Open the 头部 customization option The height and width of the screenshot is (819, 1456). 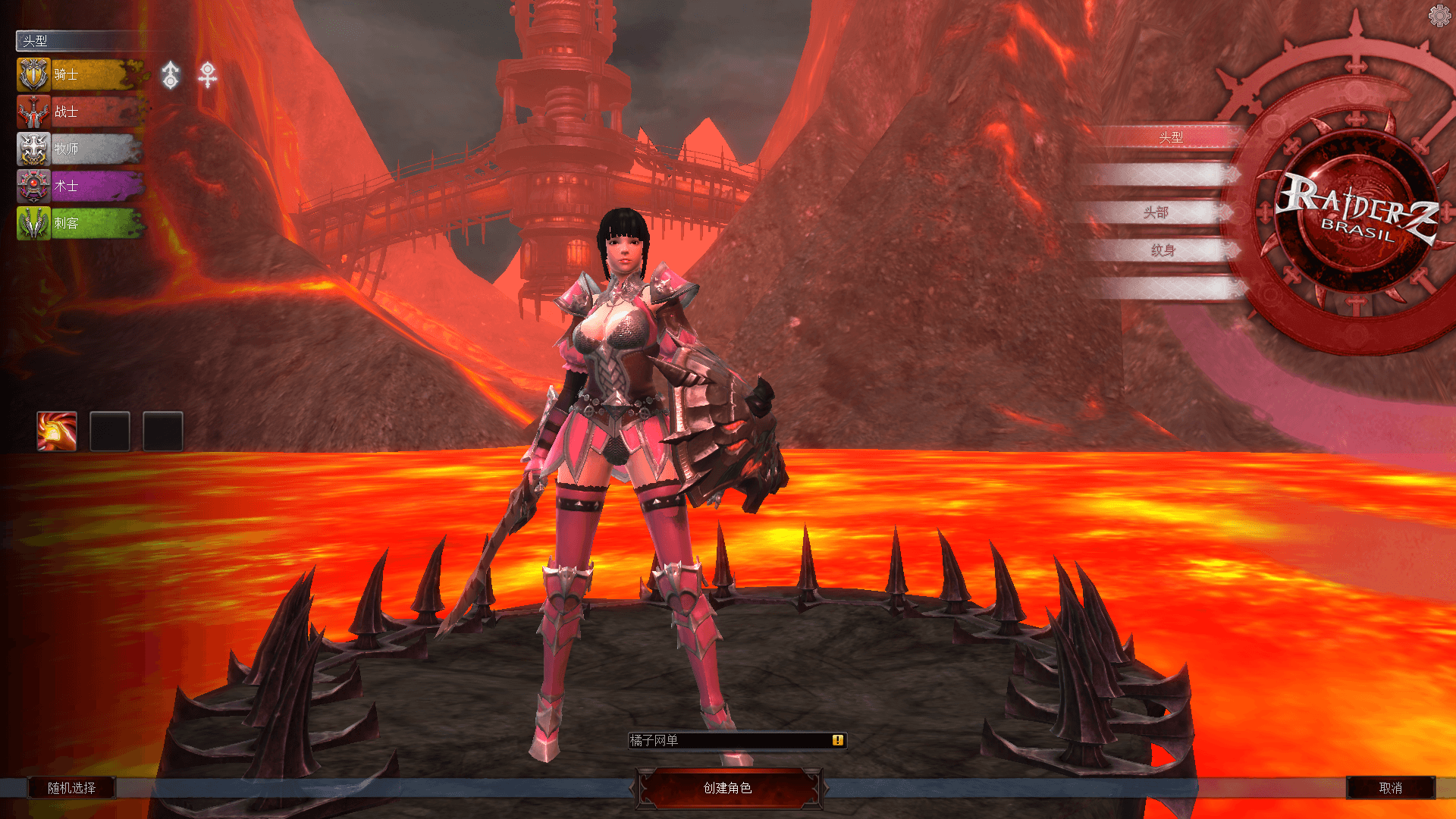1156,212
